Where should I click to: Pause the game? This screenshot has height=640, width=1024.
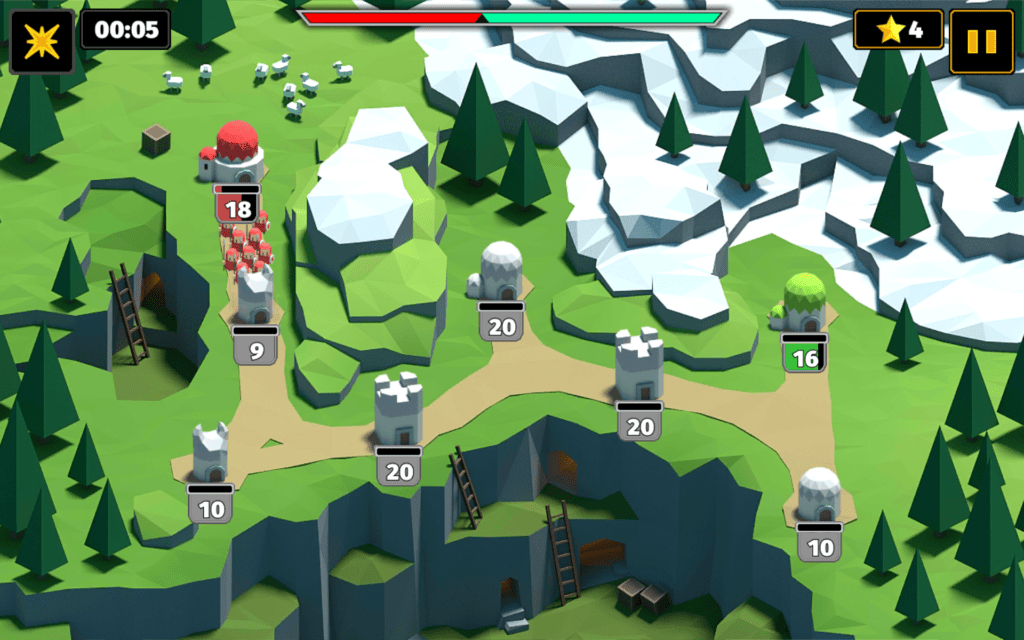(982, 41)
